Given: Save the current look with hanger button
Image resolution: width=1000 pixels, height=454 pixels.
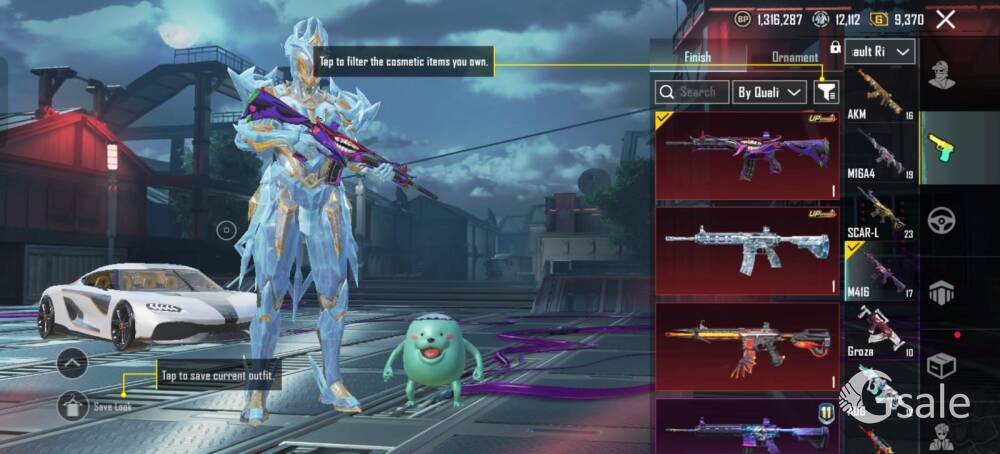Looking at the screenshot, I should [x=73, y=405].
